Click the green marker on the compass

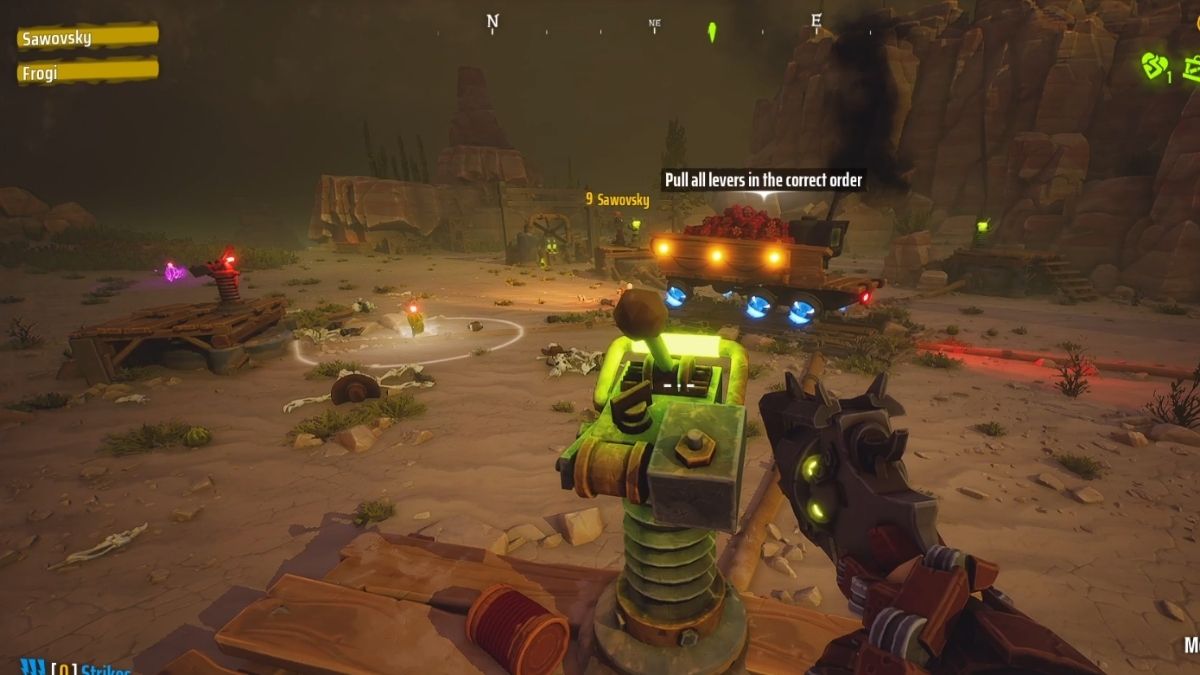712,31
